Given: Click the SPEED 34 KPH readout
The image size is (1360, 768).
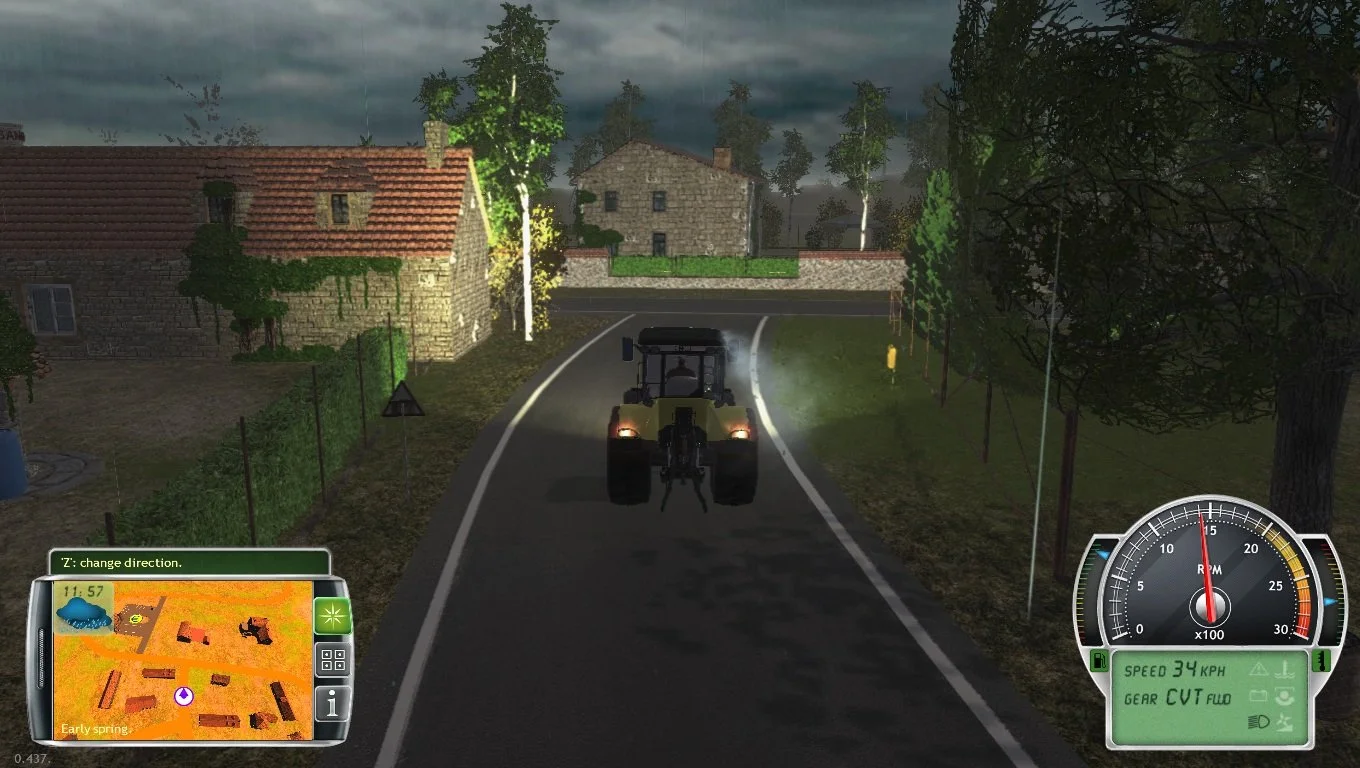Looking at the screenshot, I should coord(1173,670).
